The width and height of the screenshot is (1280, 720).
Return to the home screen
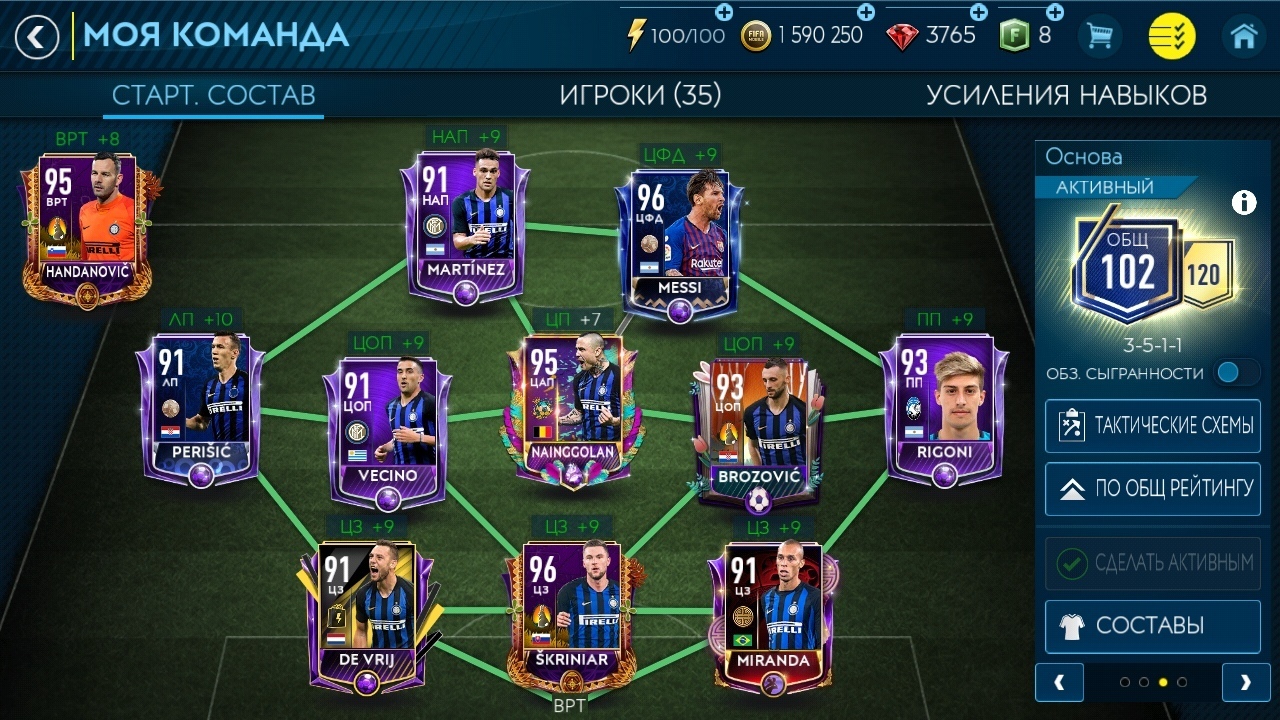tap(1244, 37)
